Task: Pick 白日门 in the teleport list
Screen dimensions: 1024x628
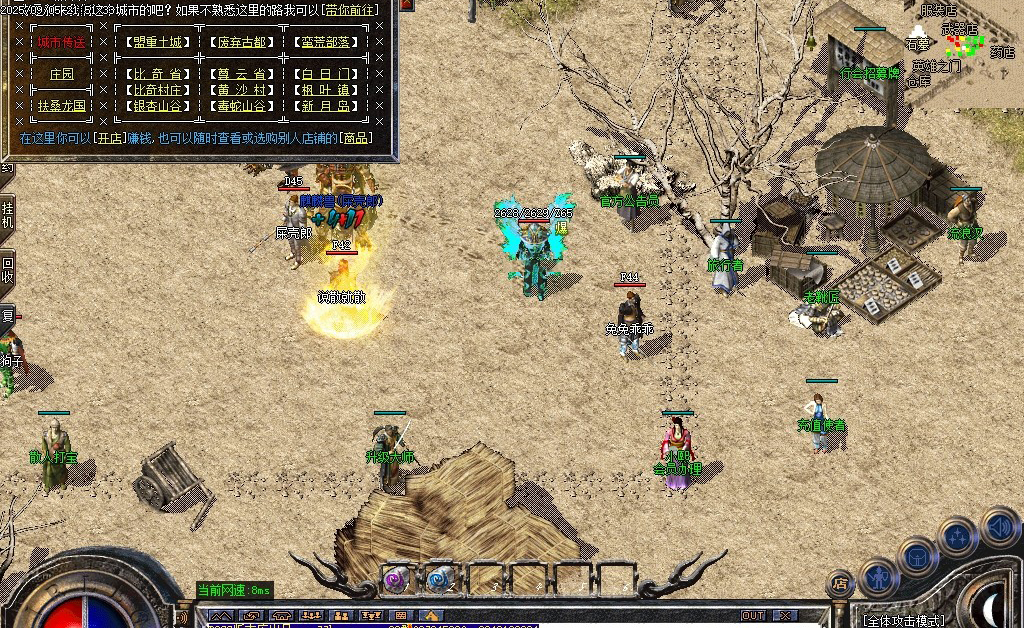Action: [x=324, y=74]
